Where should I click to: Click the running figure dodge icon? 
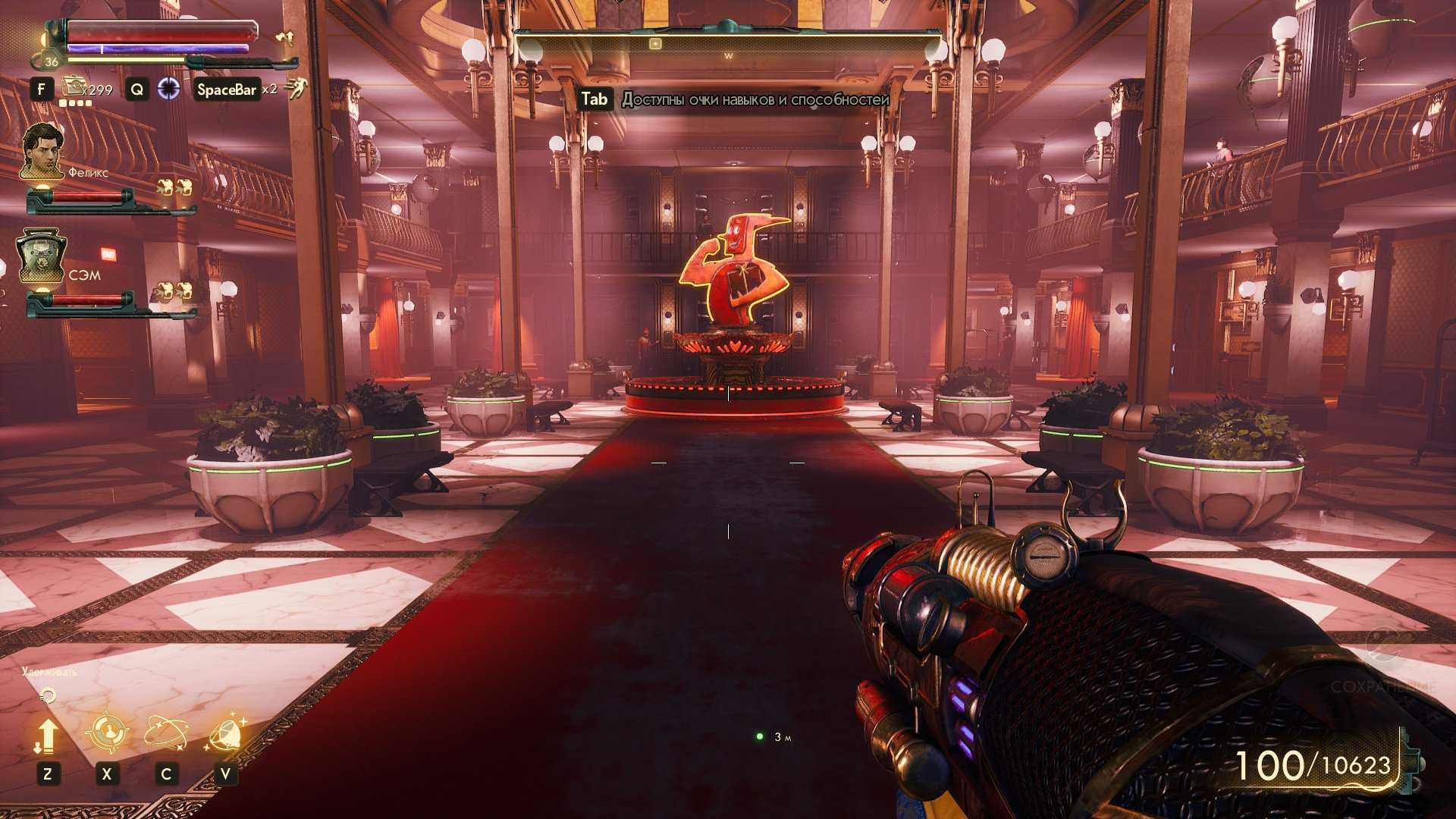tap(296, 89)
